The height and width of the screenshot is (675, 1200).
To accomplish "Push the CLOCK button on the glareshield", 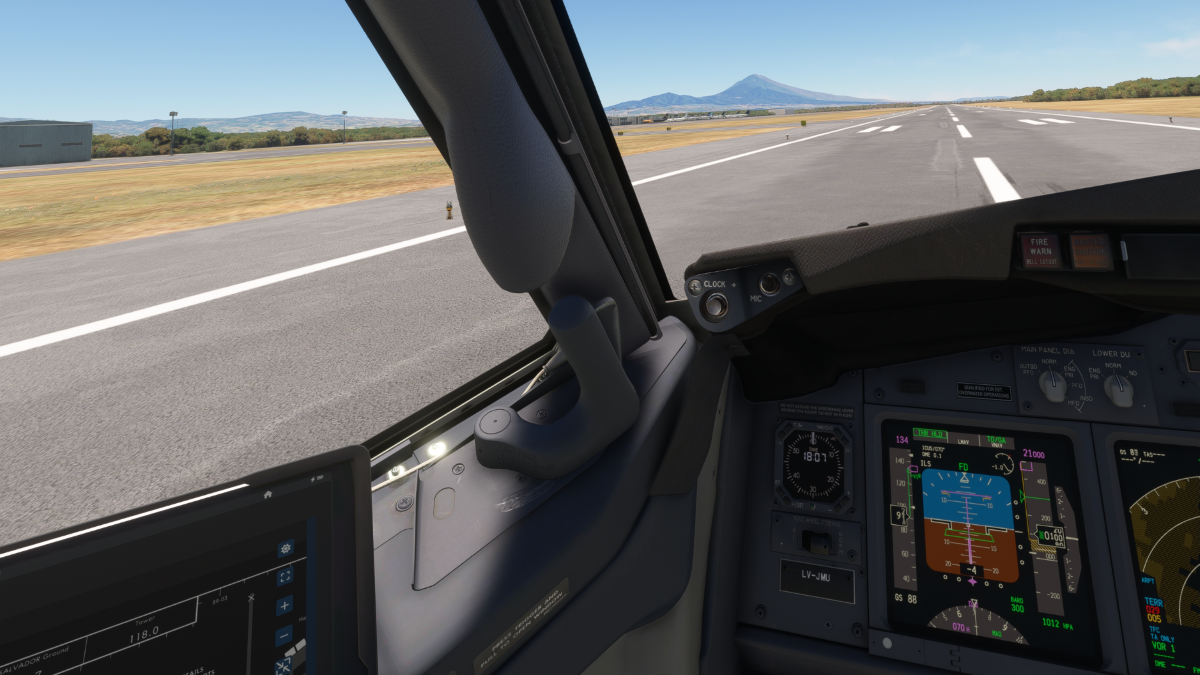I will pos(714,305).
